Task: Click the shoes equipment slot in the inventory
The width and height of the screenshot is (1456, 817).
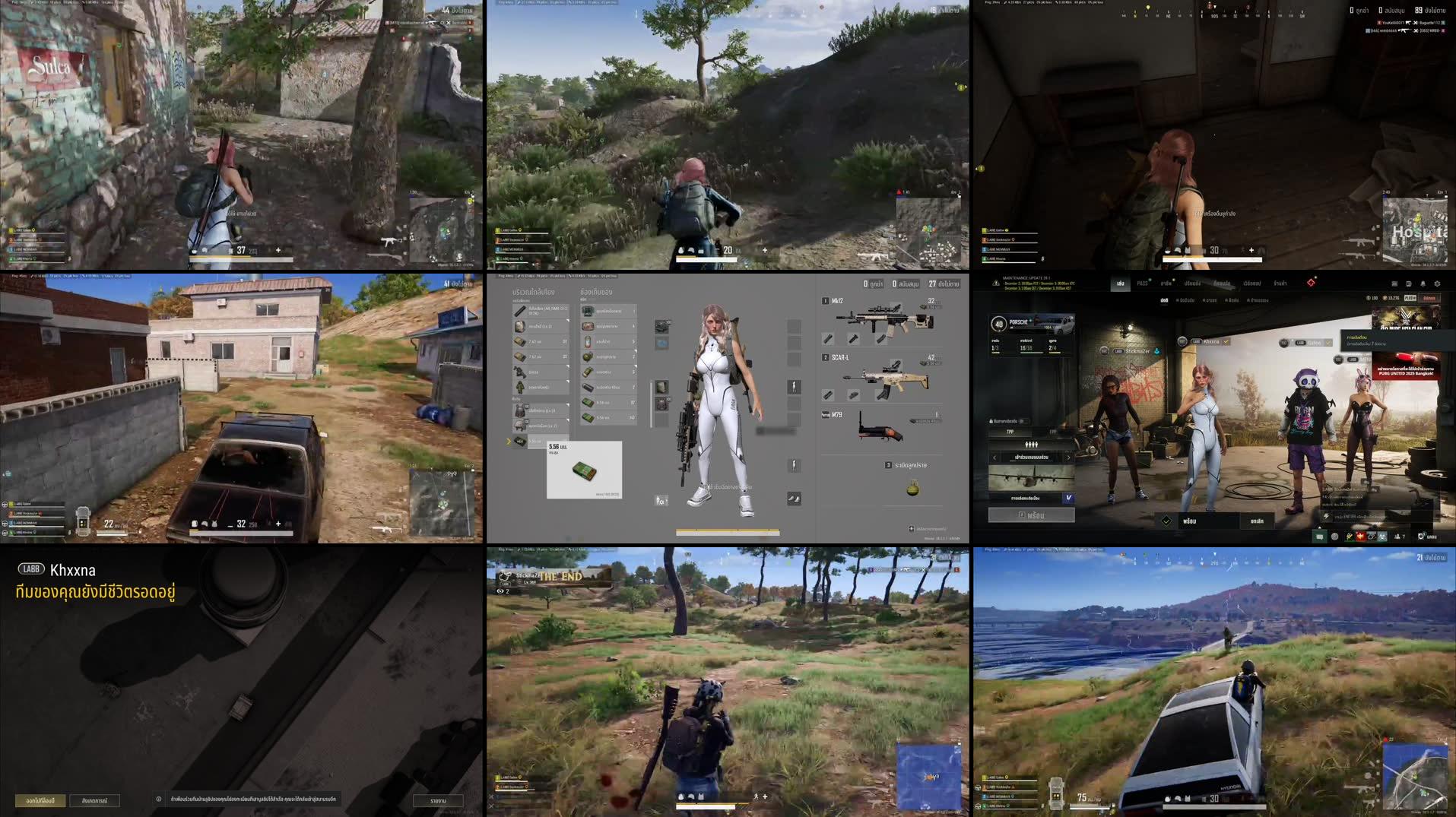Action: click(794, 499)
